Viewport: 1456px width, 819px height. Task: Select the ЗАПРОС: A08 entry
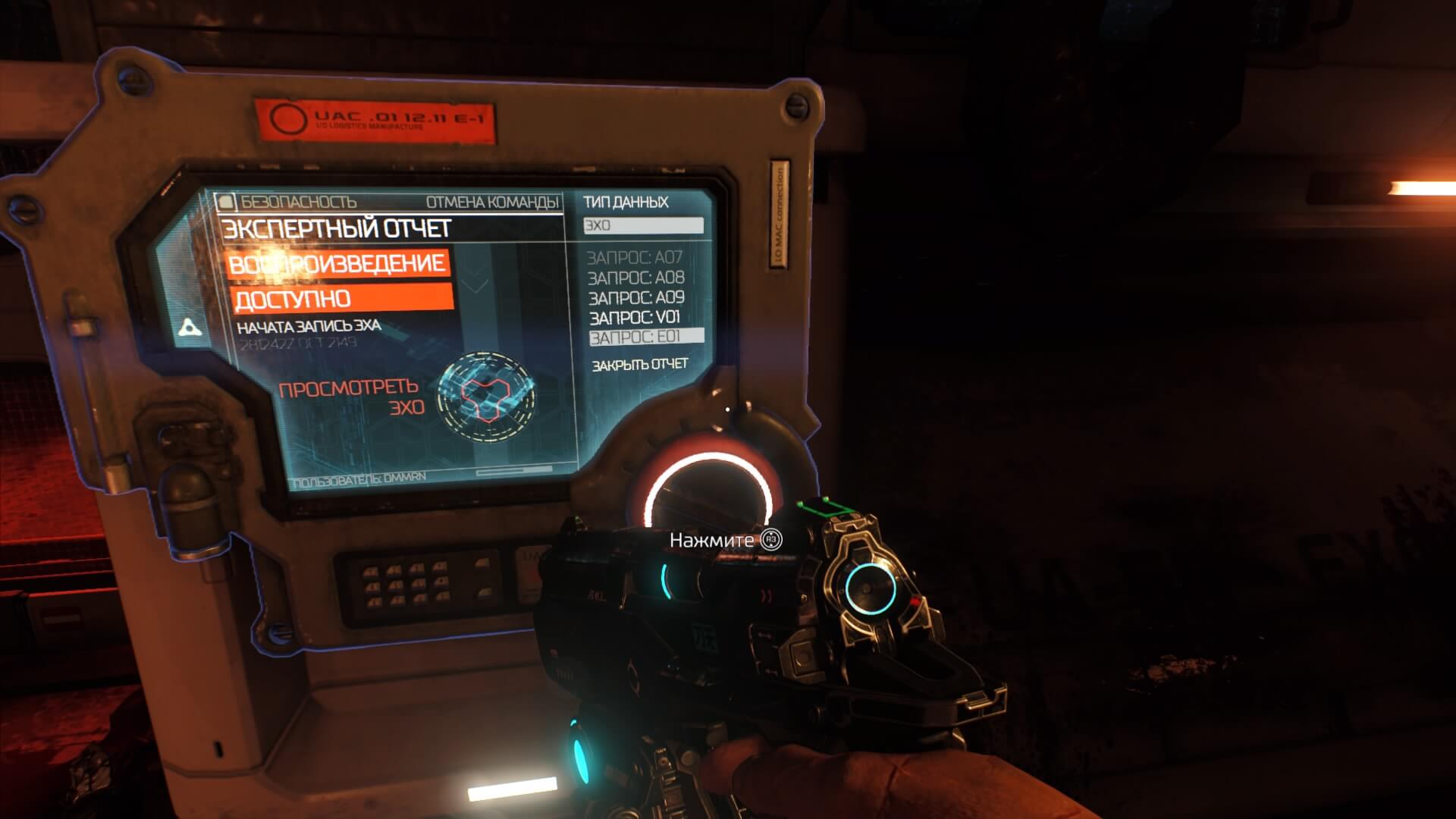point(635,278)
